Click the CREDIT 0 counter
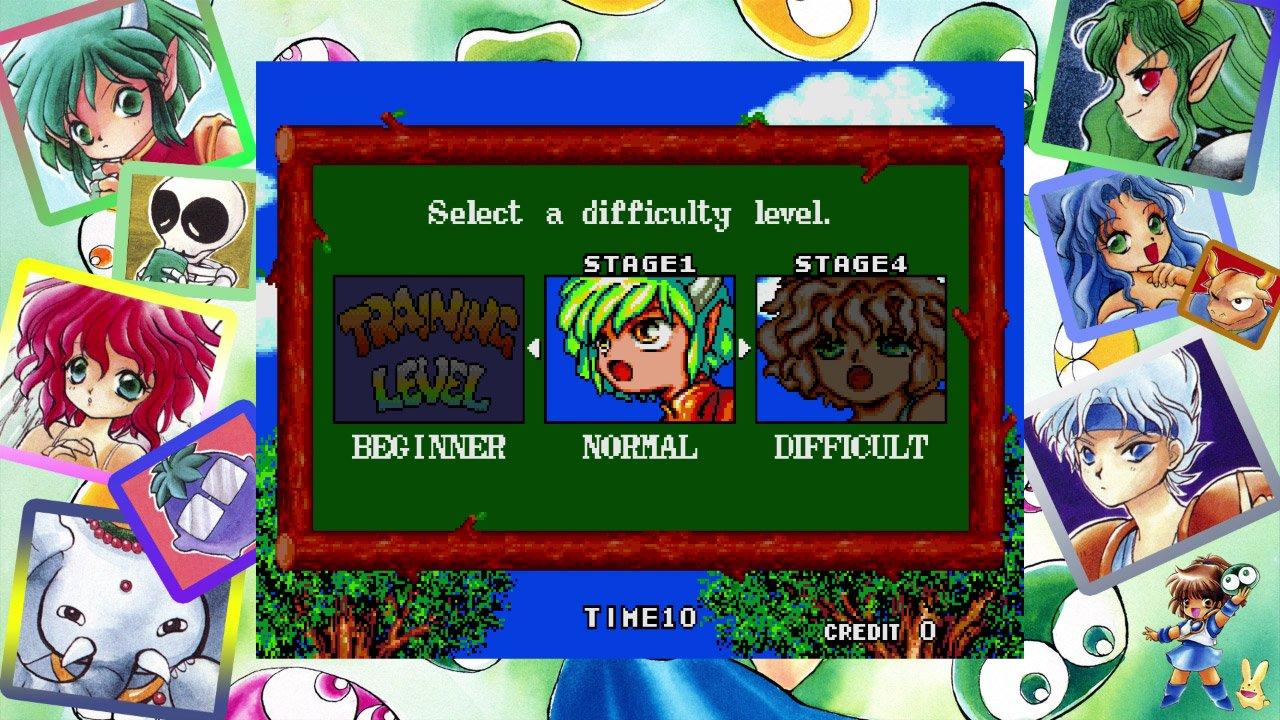This screenshot has height=720, width=1280. [x=880, y=631]
